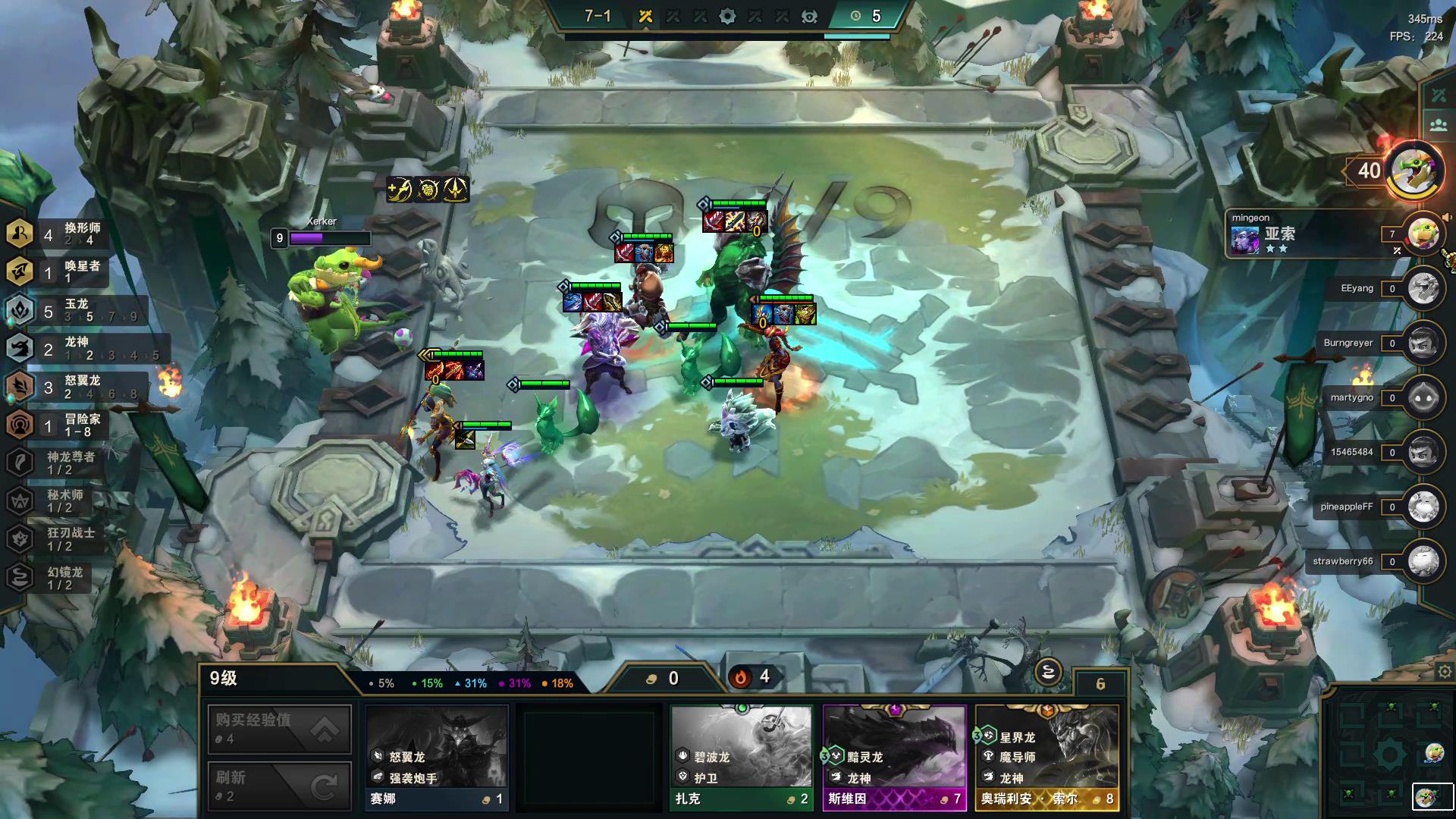Image resolution: width=1456 pixels, height=819 pixels.
Task: Toggle the crossed-swords scoreboard tab
Action: coord(1439,96)
